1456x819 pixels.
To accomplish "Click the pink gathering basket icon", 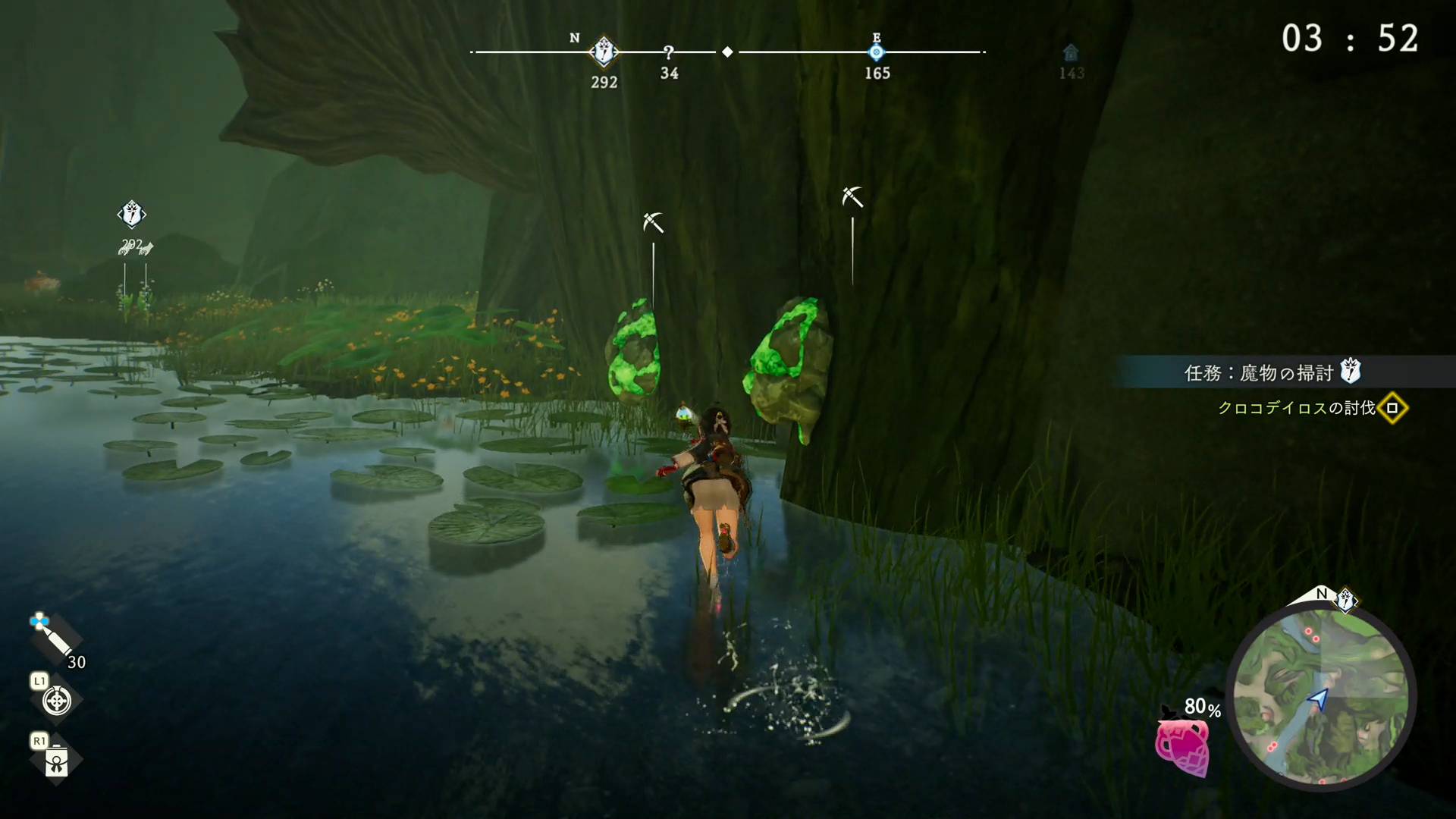I will (1183, 746).
